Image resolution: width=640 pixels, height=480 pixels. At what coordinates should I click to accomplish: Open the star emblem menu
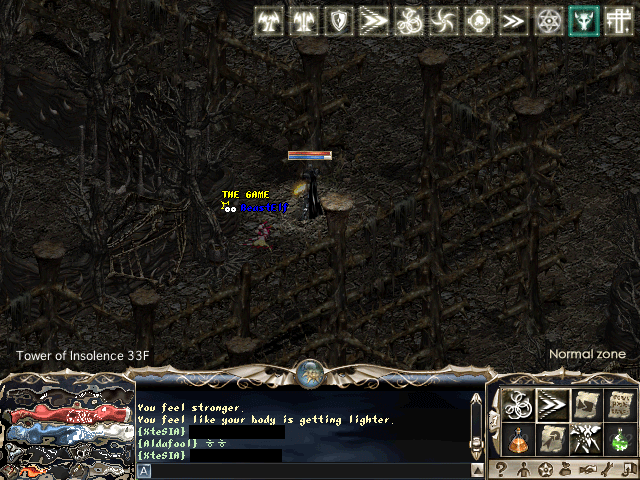[x=544, y=470]
